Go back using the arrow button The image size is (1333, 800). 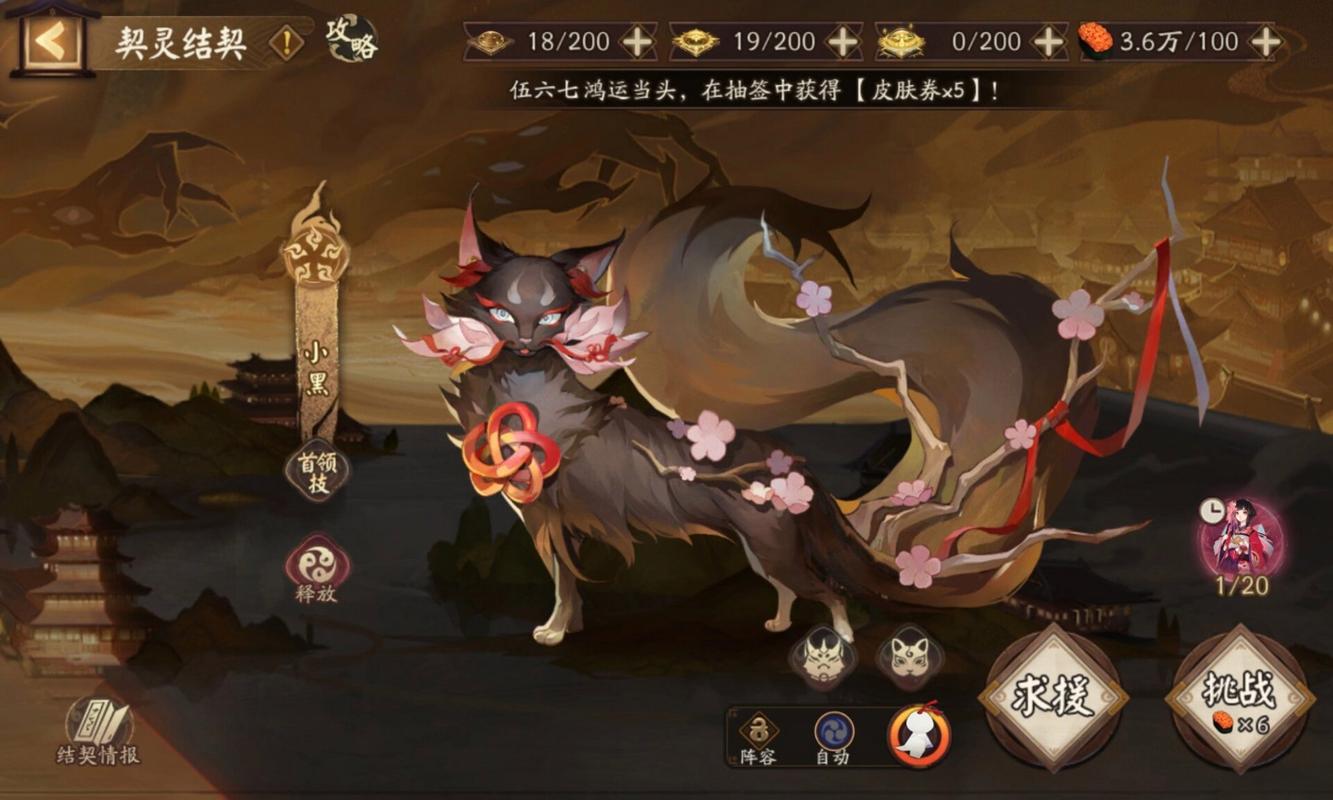tap(52, 42)
